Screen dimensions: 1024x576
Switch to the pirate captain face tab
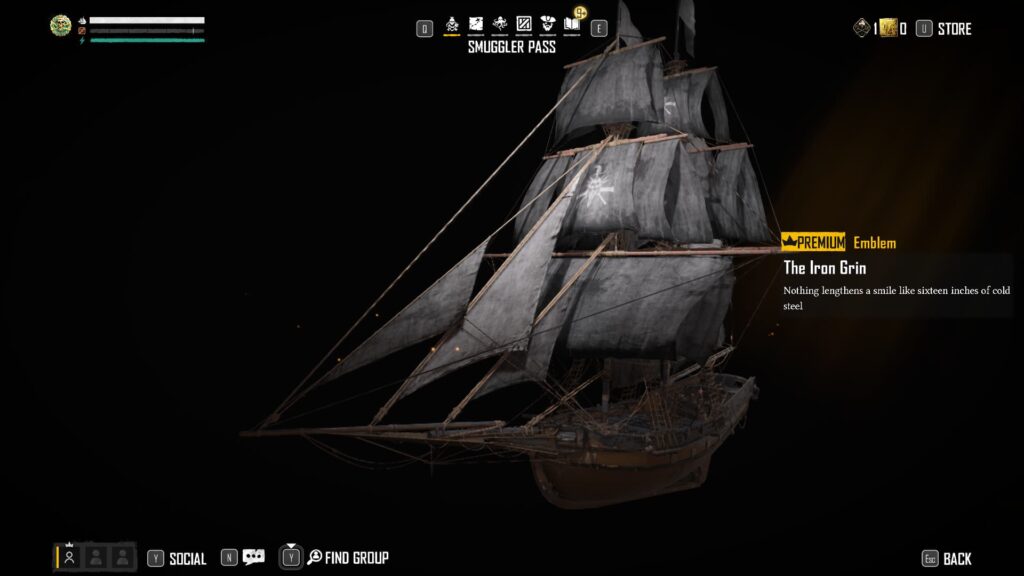tap(547, 23)
